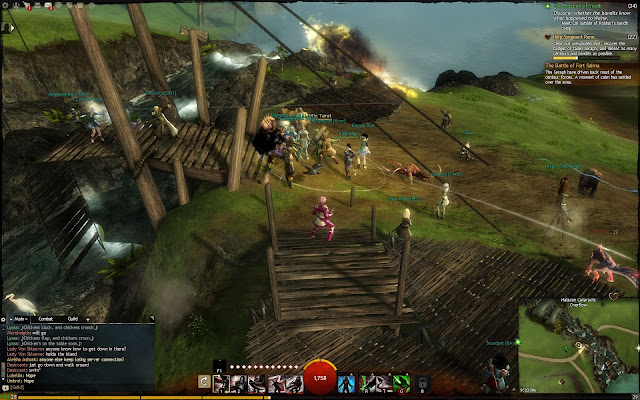Activate the green elite skill icon
Image resolution: width=640 pixels, height=400 pixels.
(x=400, y=382)
